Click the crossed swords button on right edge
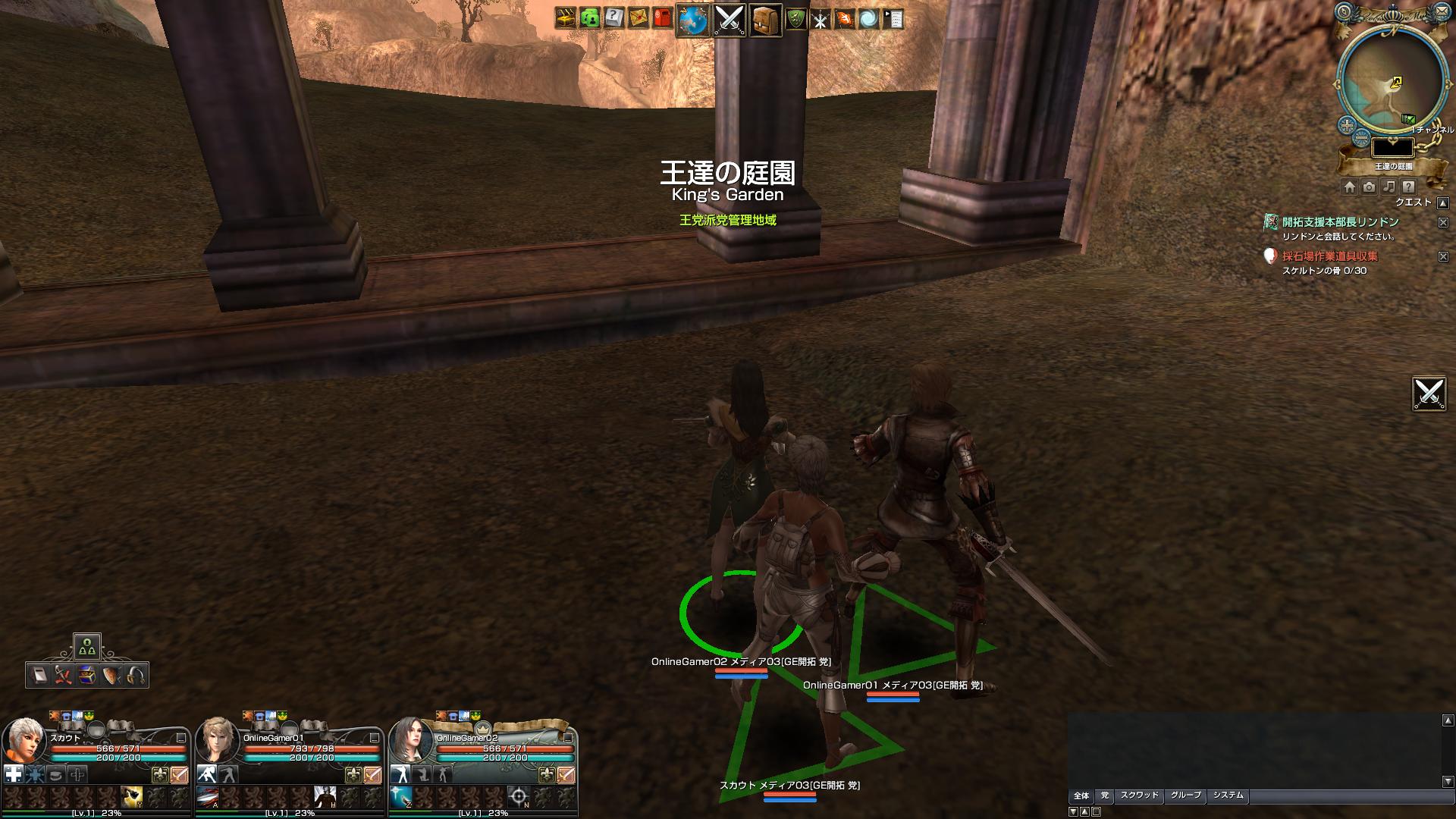Screen dimensions: 1456x819 click(x=1429, y=394)
